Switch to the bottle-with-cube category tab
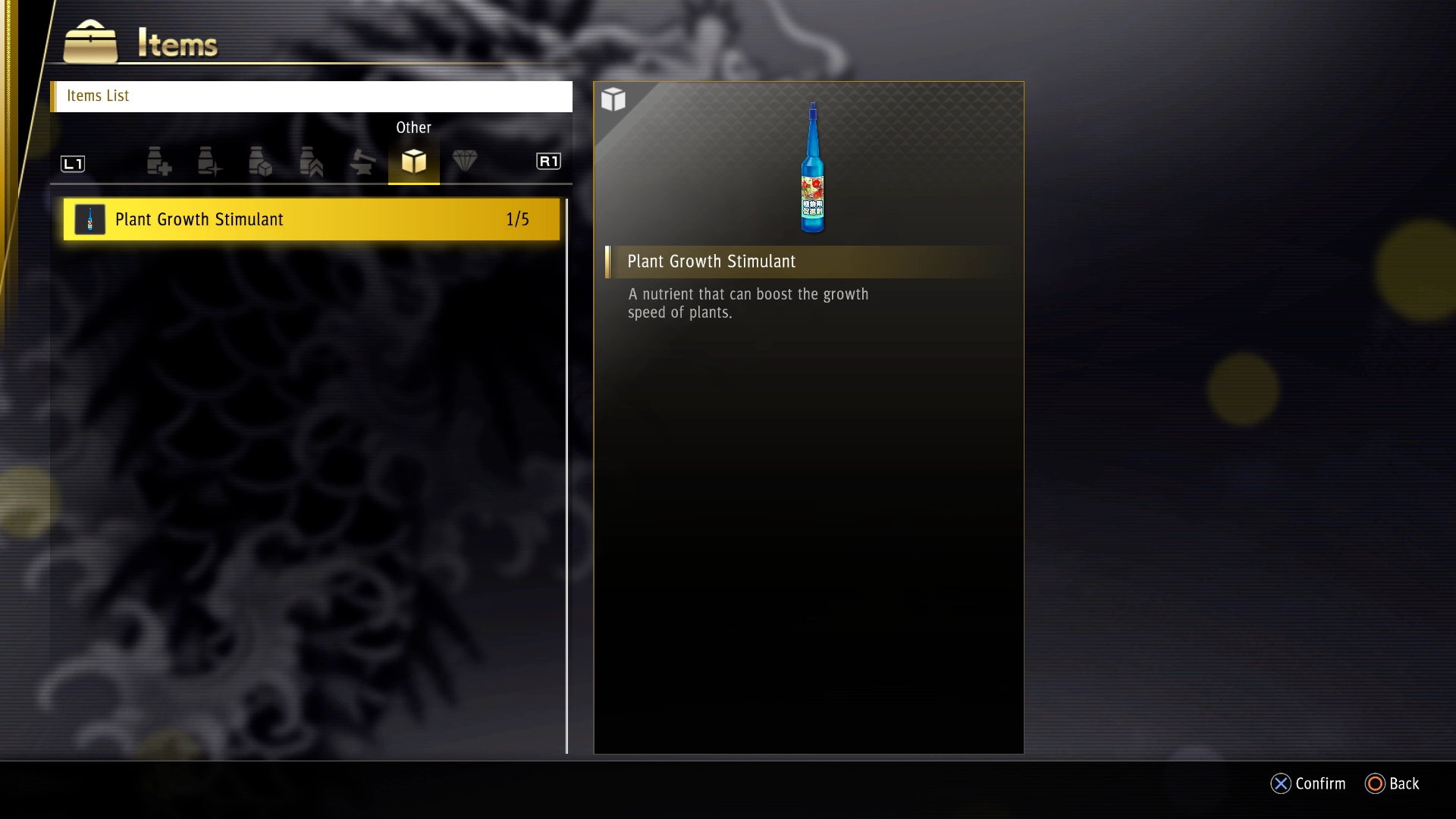This screenshot has width=1456, height=819. coord(260,162)
